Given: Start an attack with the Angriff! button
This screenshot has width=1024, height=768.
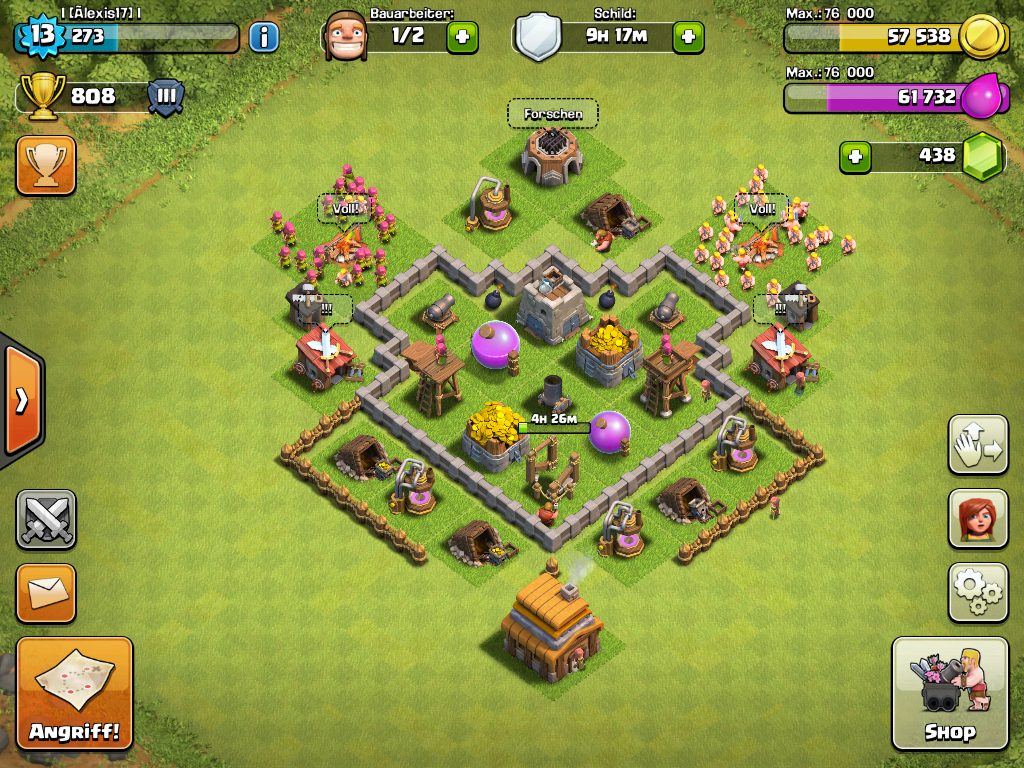Looking at the screenshot, I should pyautogui.click(x=74, y=692).
